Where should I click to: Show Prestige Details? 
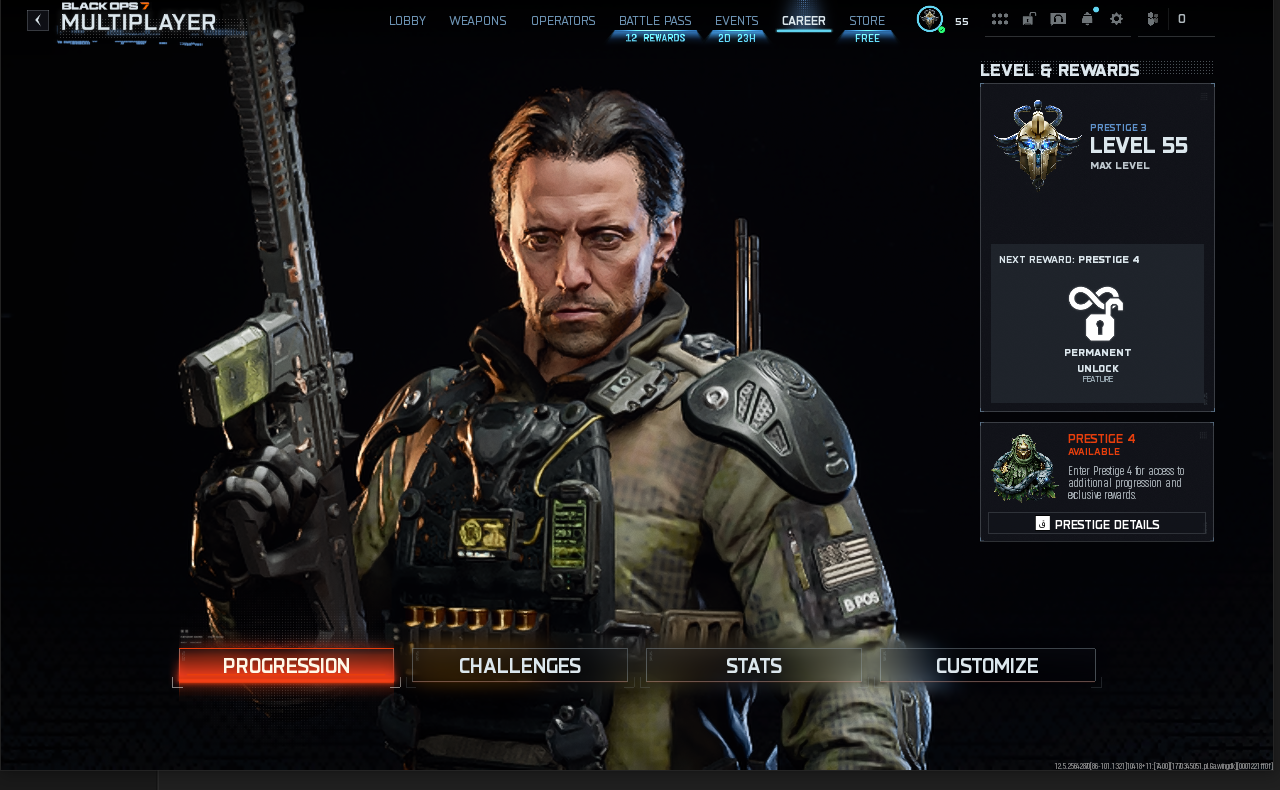point(1097,524)
